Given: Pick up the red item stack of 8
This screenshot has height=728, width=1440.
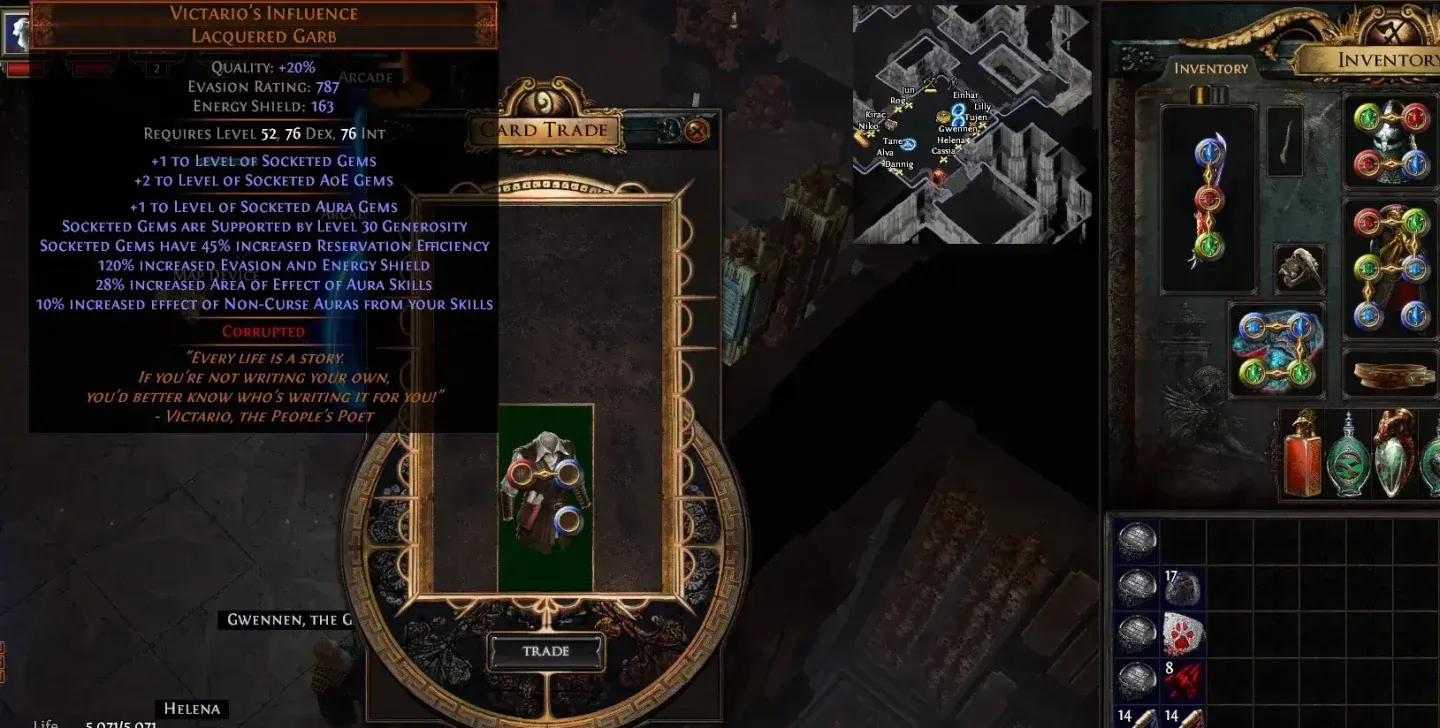Looking at the screenshot, I should point(1183,680).
